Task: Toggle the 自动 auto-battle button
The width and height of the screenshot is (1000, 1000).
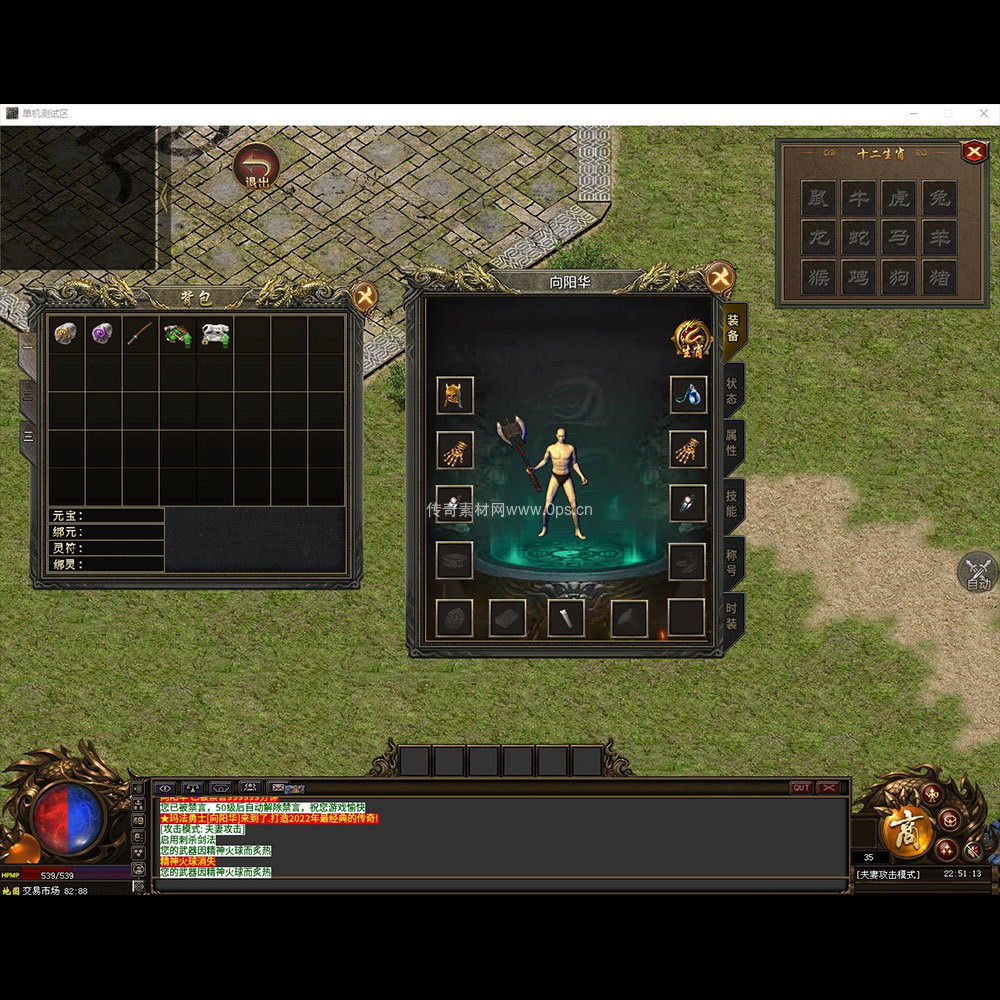Action: click(x=977, y=573)
